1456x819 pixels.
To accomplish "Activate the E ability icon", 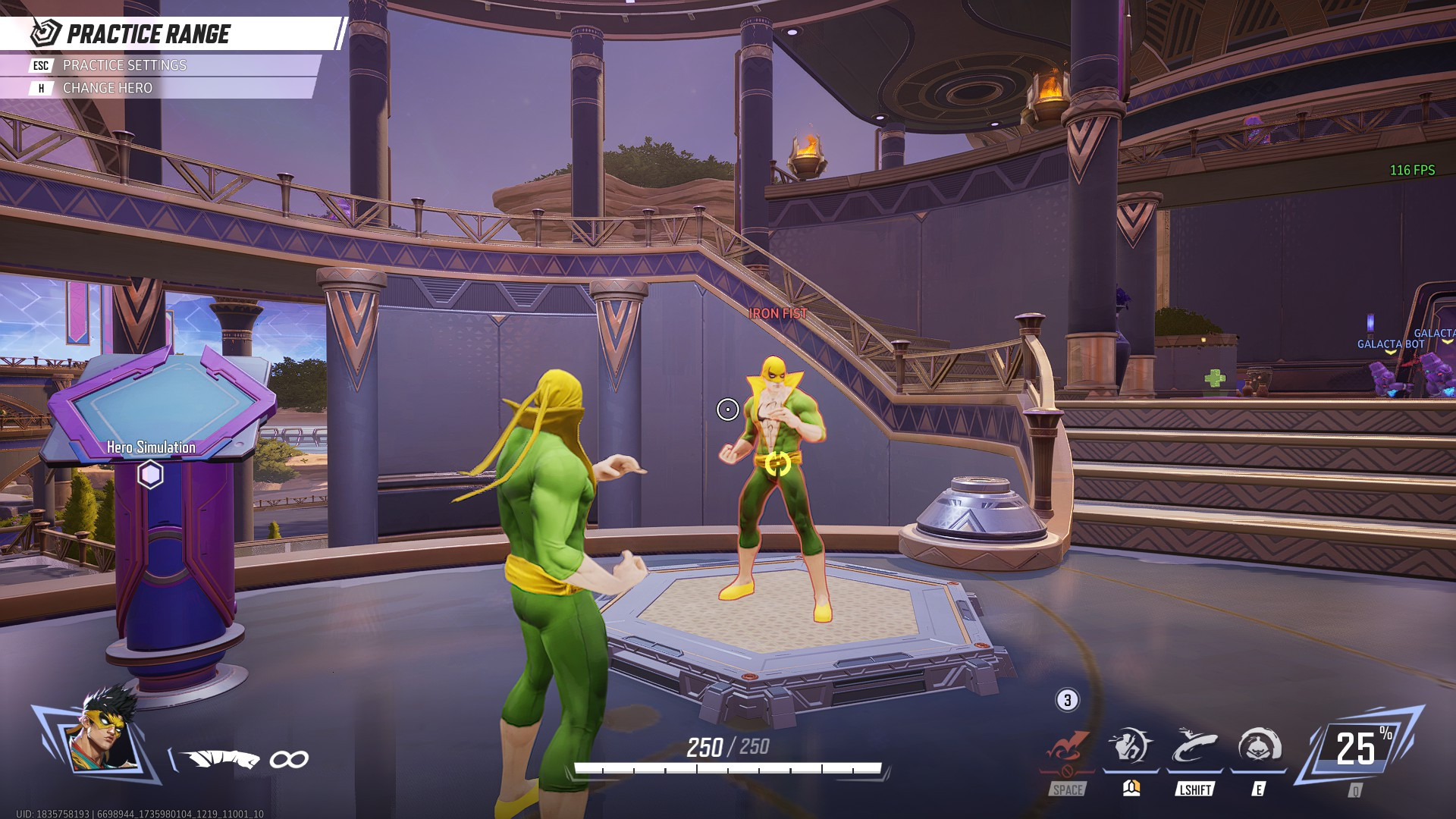I will [1256, 748].
